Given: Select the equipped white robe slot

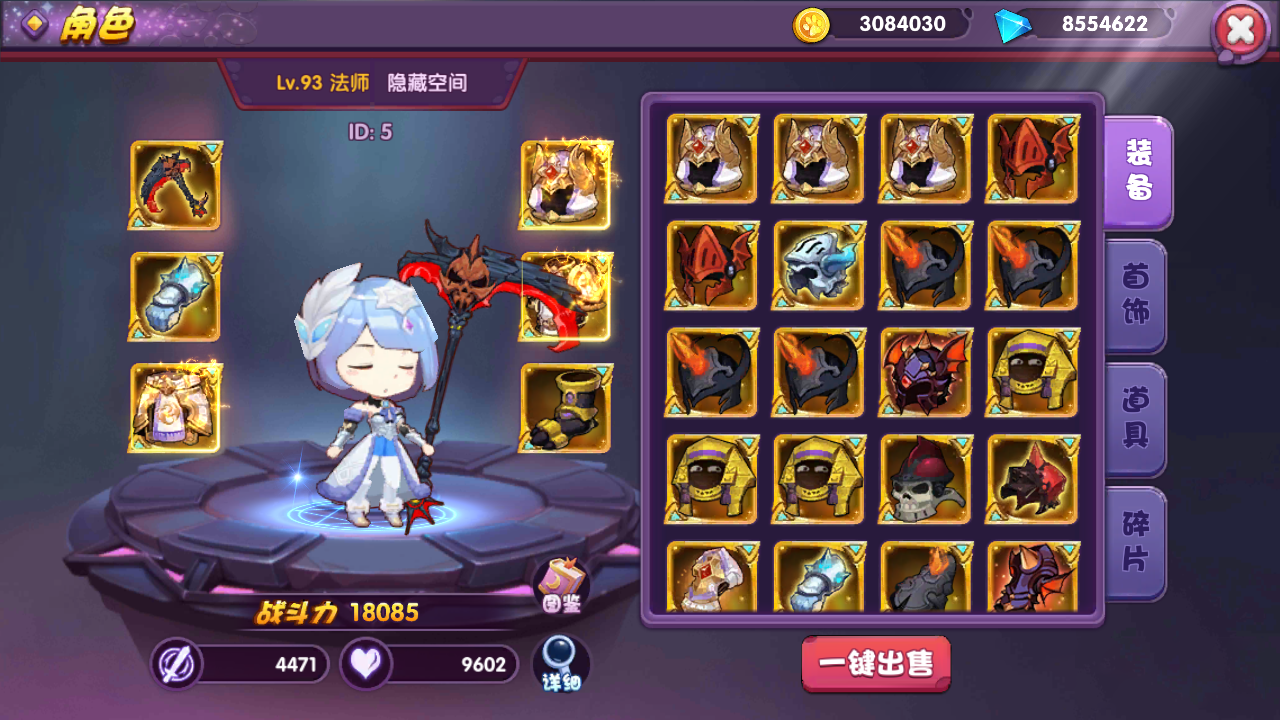Looking at the screenshot, I should (173, 405).
